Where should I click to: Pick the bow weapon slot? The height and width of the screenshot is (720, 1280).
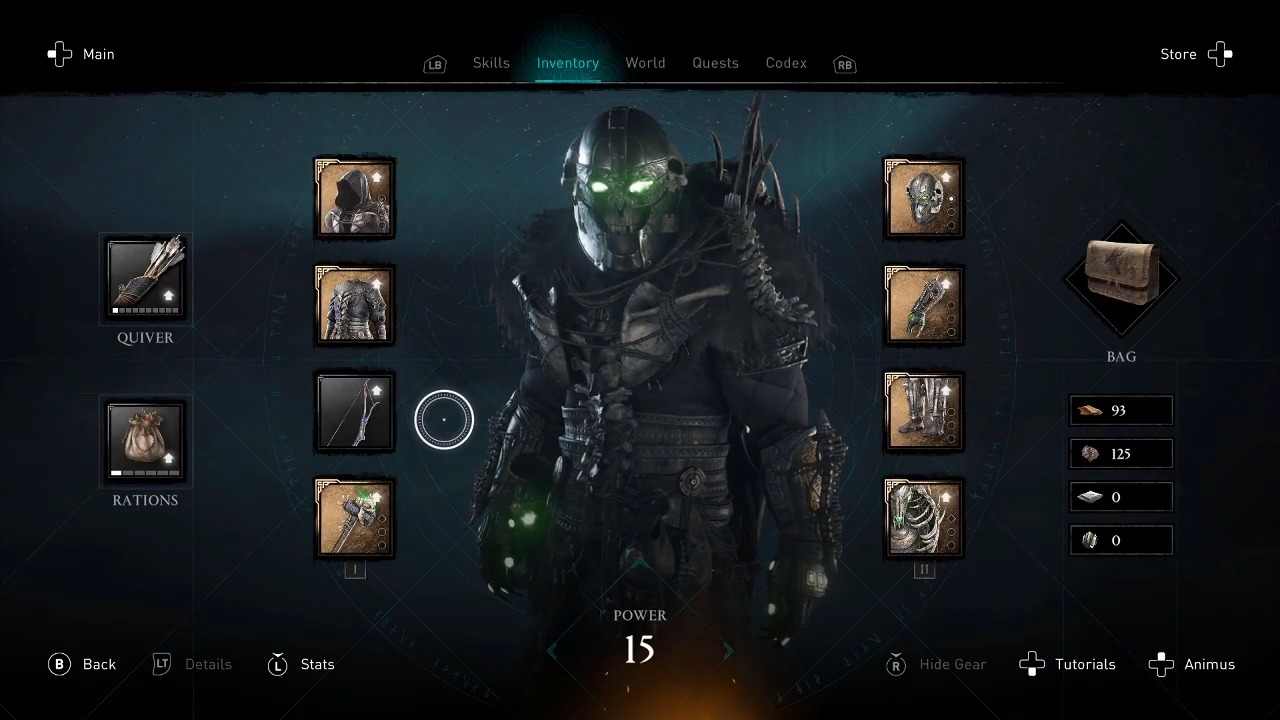[354, 412]
